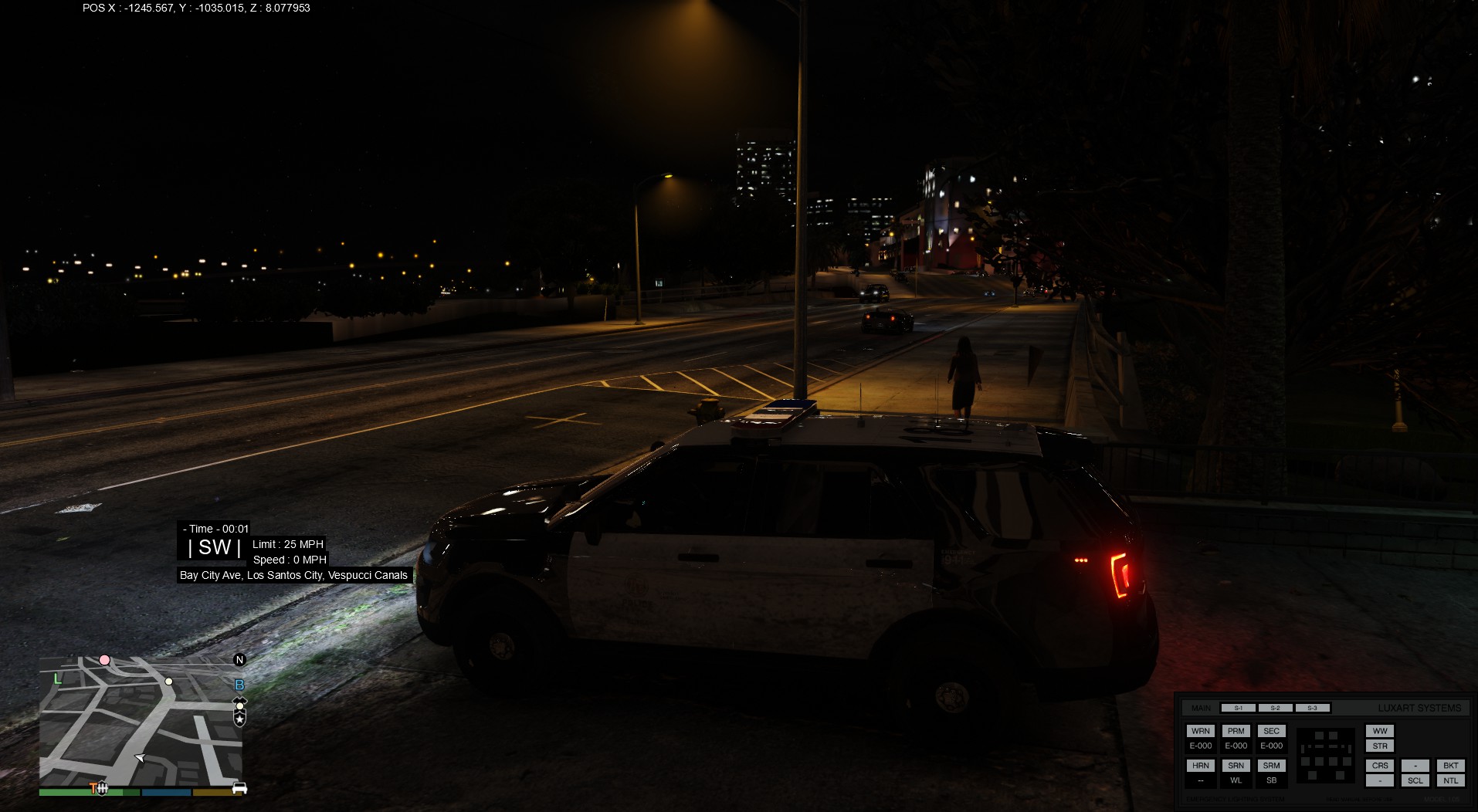
Task: Click the SRM siren mode button
Action: tap(1271, 766)
